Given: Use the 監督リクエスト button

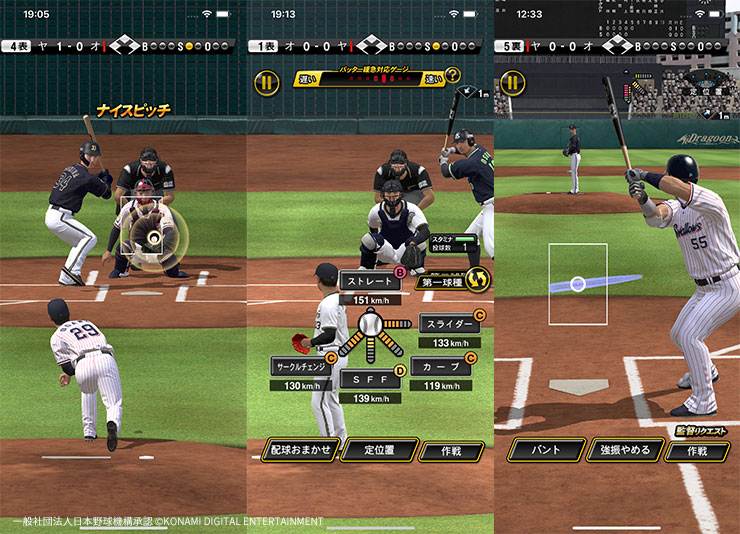Looking at the screenshot, I should (701, 430).
